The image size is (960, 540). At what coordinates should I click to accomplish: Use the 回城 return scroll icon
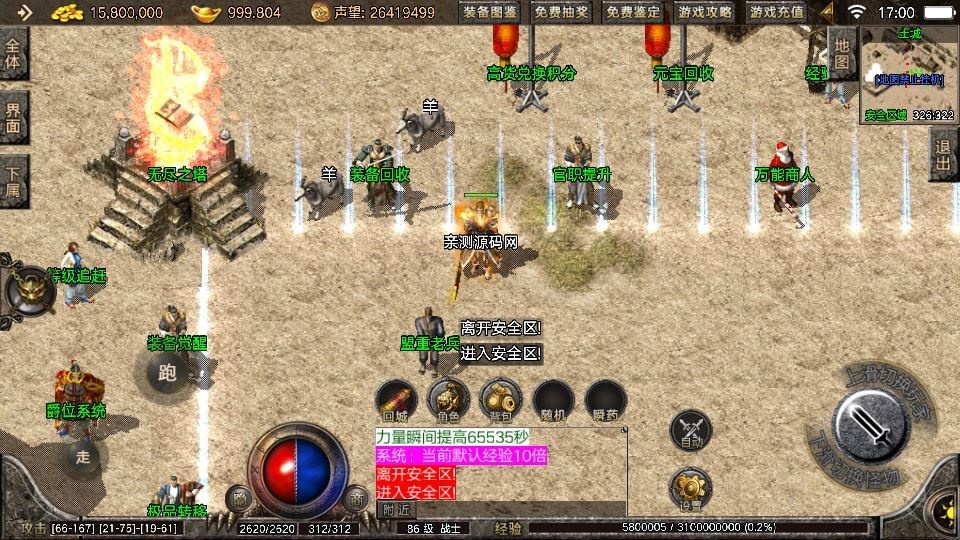coord(397,396)
